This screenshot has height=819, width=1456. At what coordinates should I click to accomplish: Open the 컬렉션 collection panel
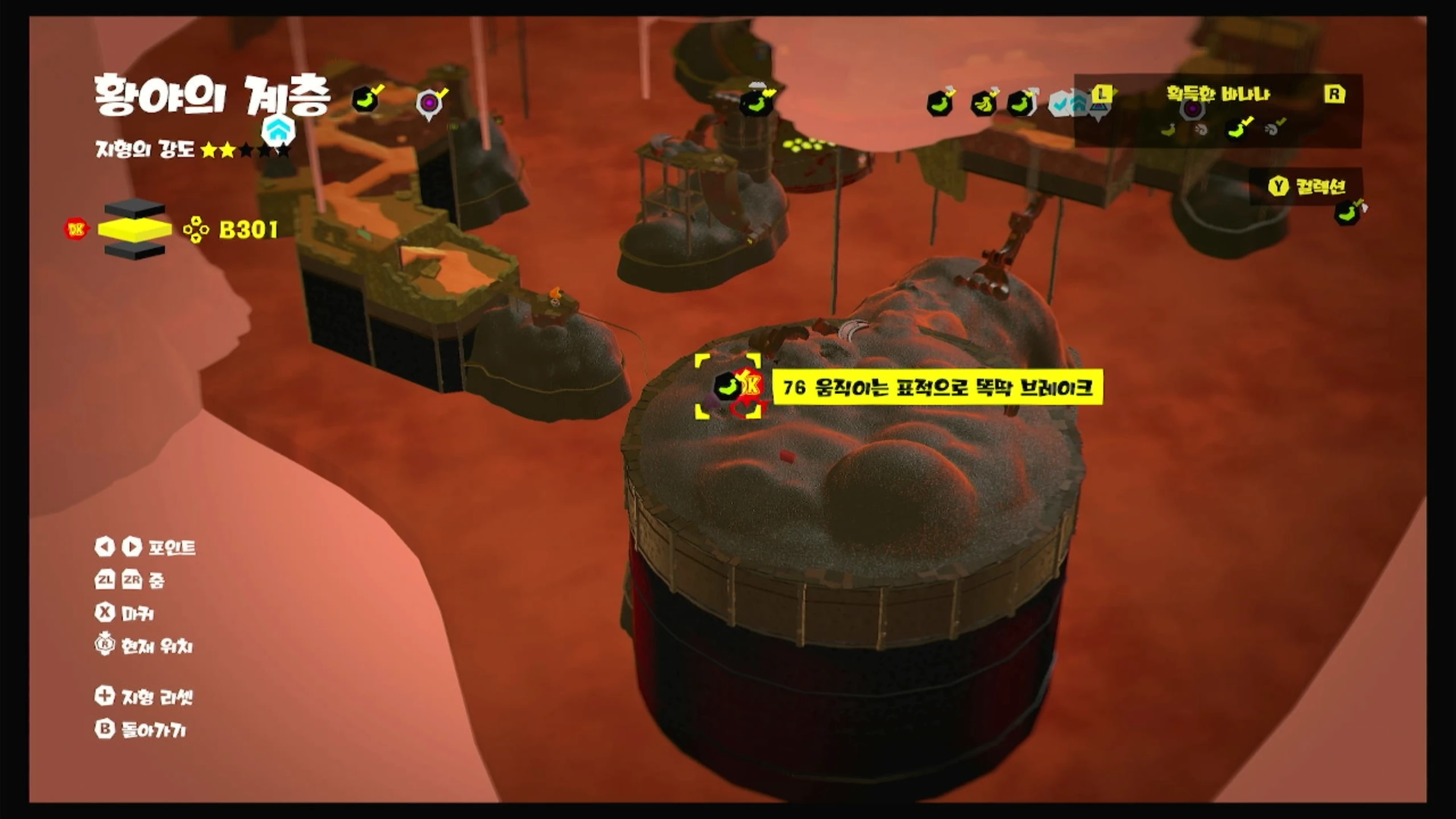pos(1306,186)
